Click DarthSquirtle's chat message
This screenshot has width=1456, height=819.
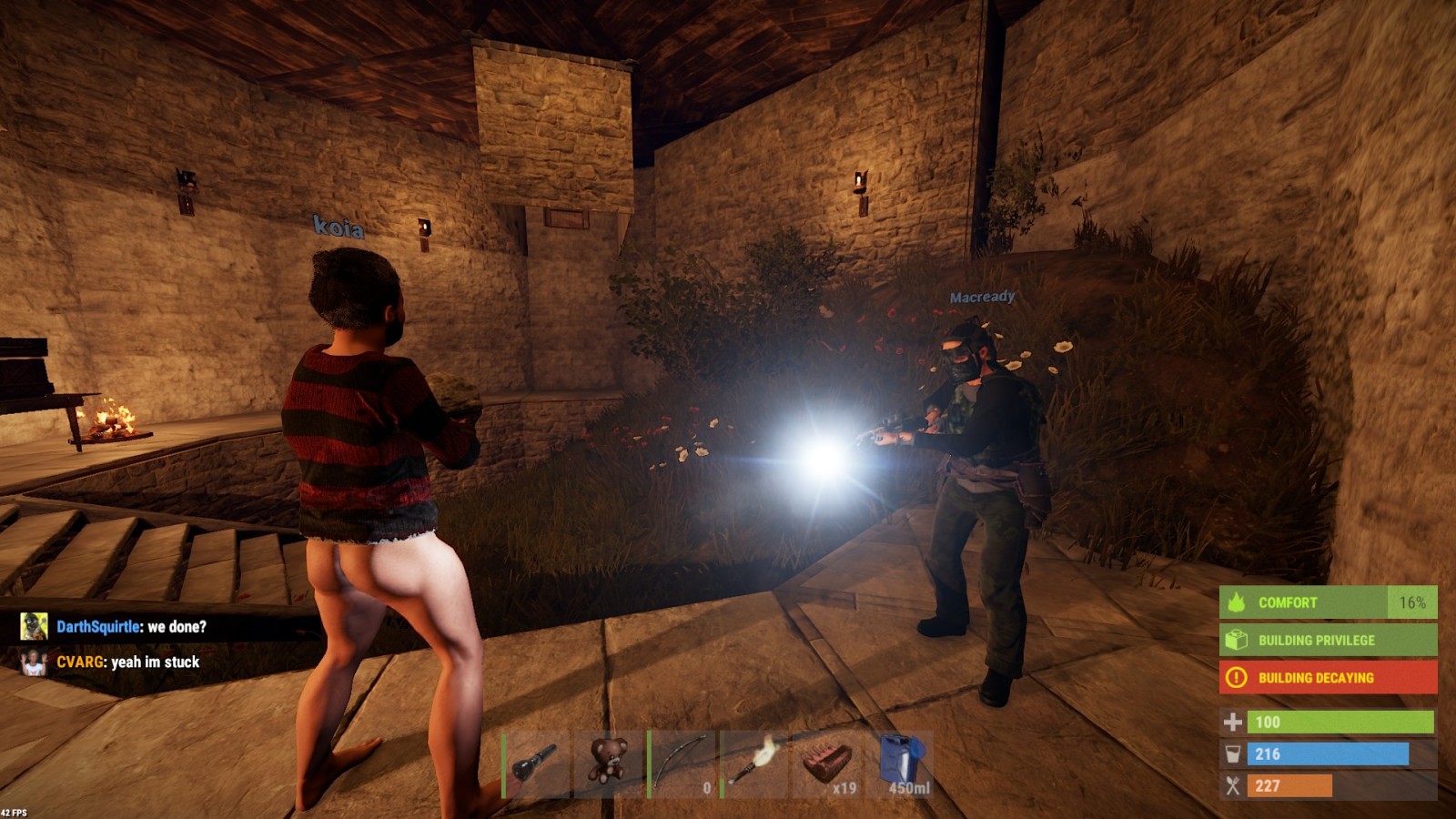pos(131,626)
